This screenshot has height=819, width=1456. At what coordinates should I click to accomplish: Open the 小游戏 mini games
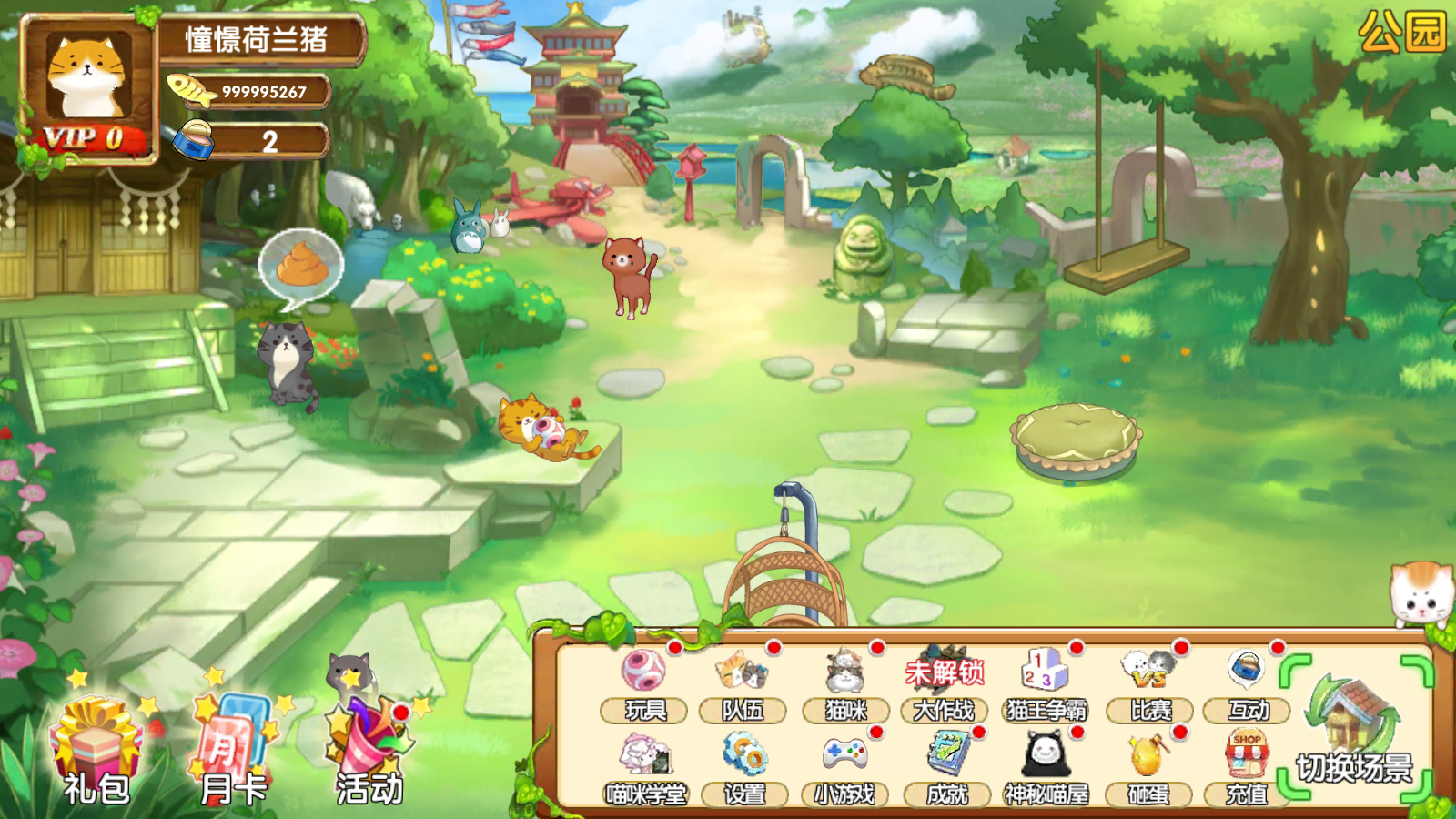pos(844,769)
